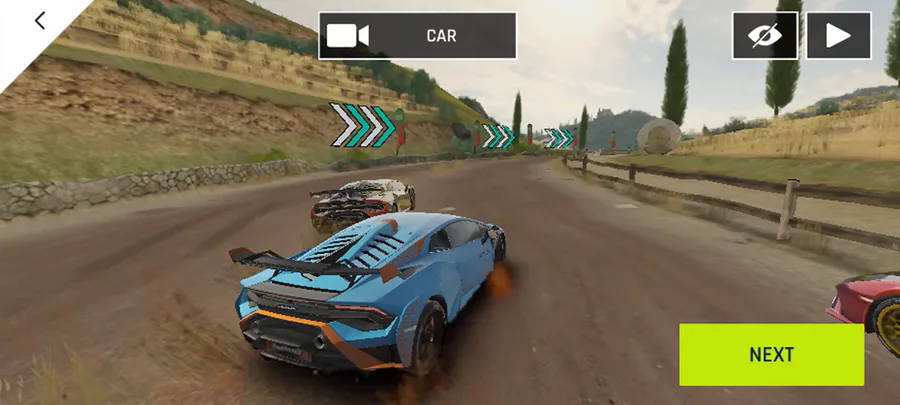
Task: Play the replay with the triangle button
Action: (838, 36)
